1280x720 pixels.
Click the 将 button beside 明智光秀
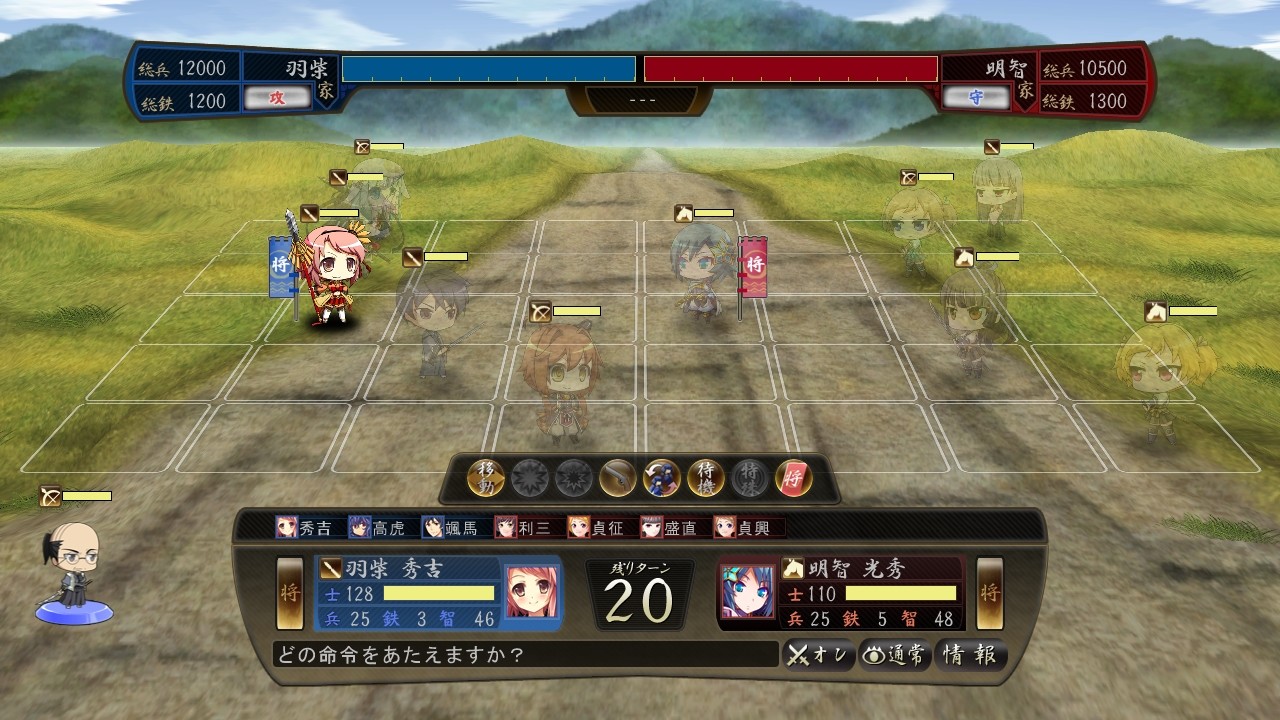coord(990,593)
